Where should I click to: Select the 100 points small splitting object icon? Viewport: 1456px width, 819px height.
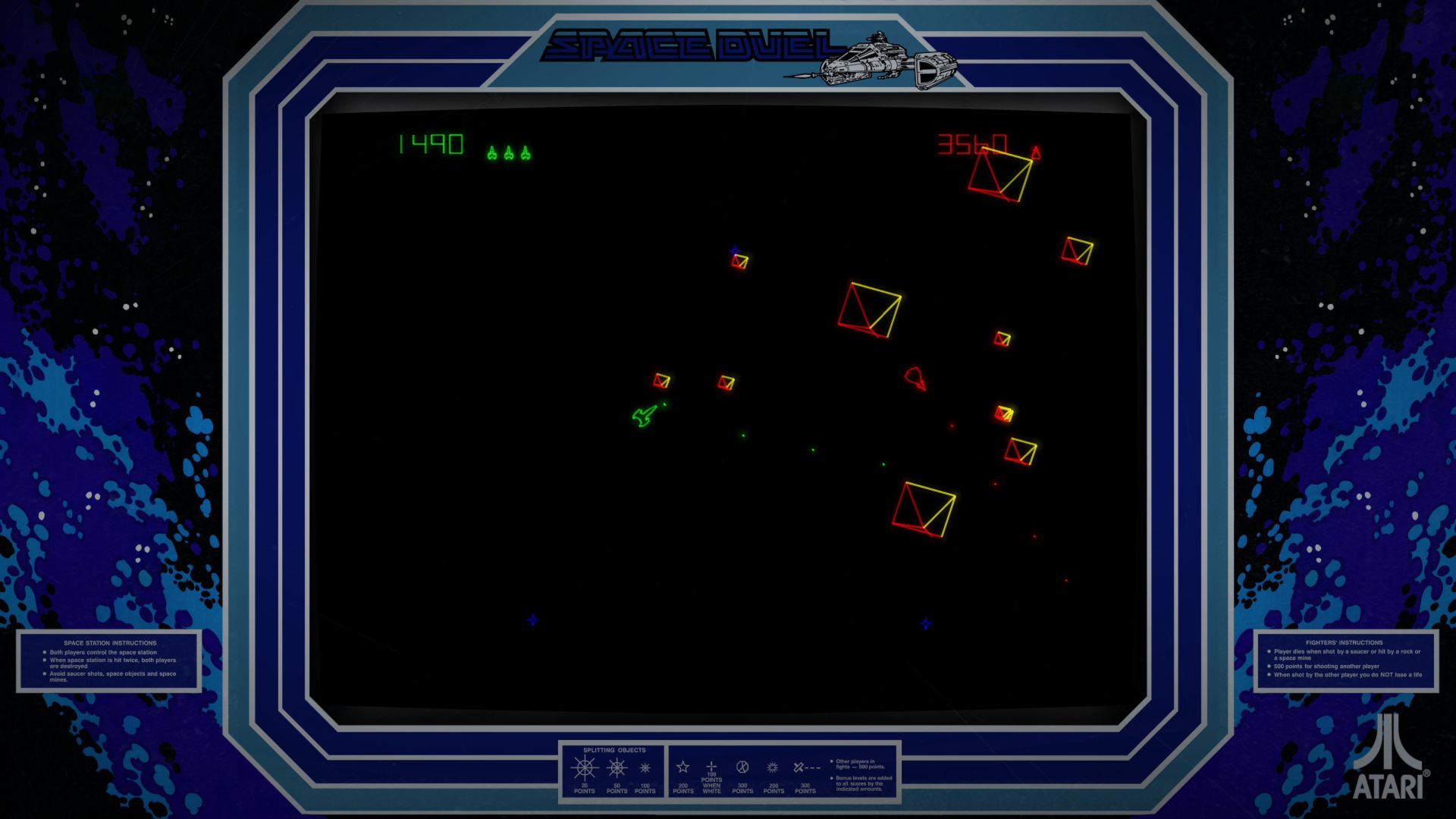point(644,769)
